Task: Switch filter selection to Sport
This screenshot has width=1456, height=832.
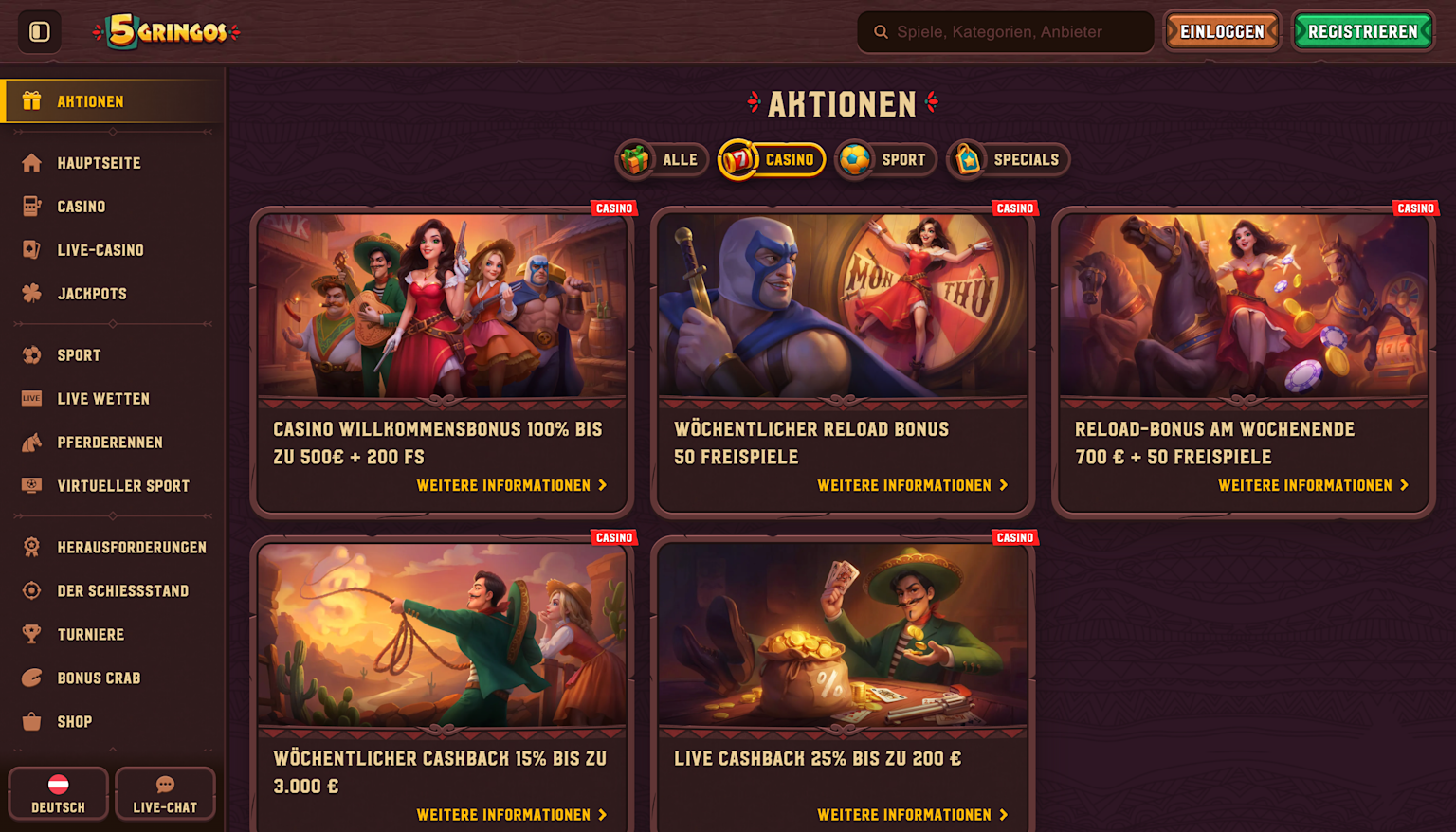Action: (x=885, y=159)
